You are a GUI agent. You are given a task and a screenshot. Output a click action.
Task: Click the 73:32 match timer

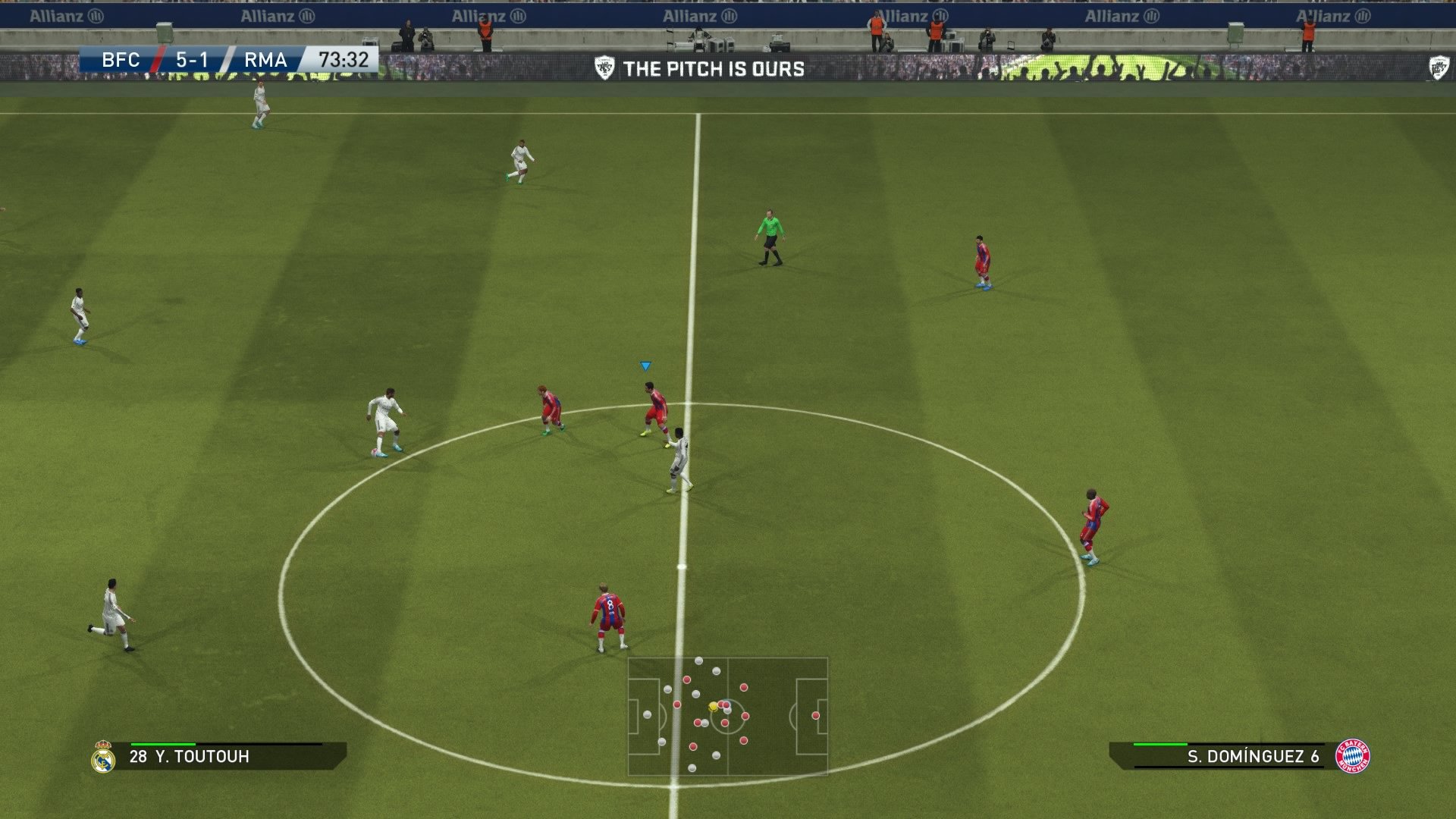[342, 59]
